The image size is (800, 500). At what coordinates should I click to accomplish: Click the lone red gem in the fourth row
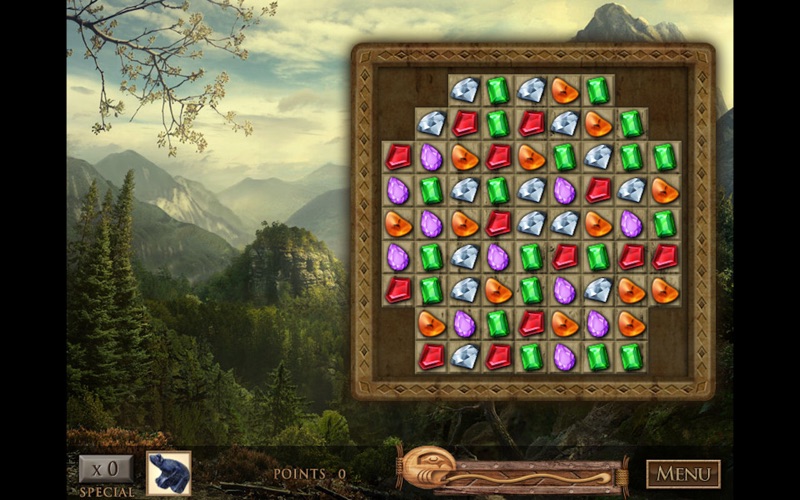pyautogui.click(x=598, y=190)
